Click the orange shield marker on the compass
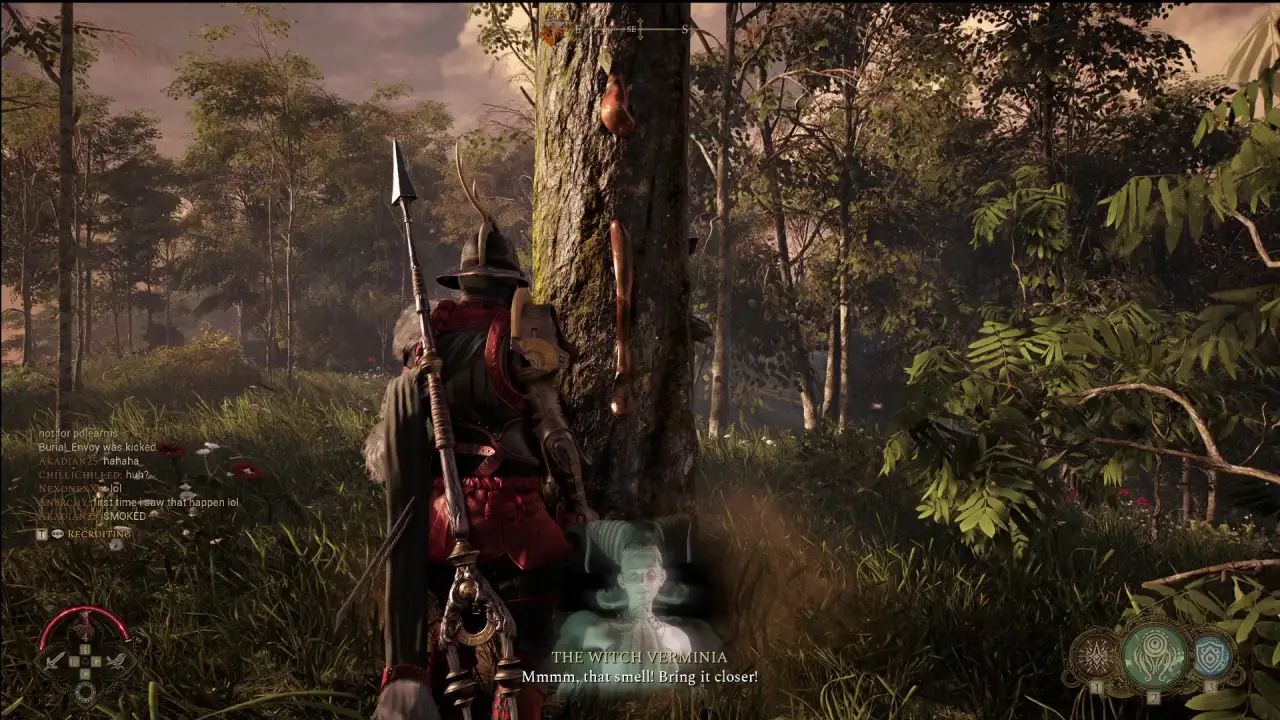This screenshot has height=720, width=1280. [x=552, y=35]
